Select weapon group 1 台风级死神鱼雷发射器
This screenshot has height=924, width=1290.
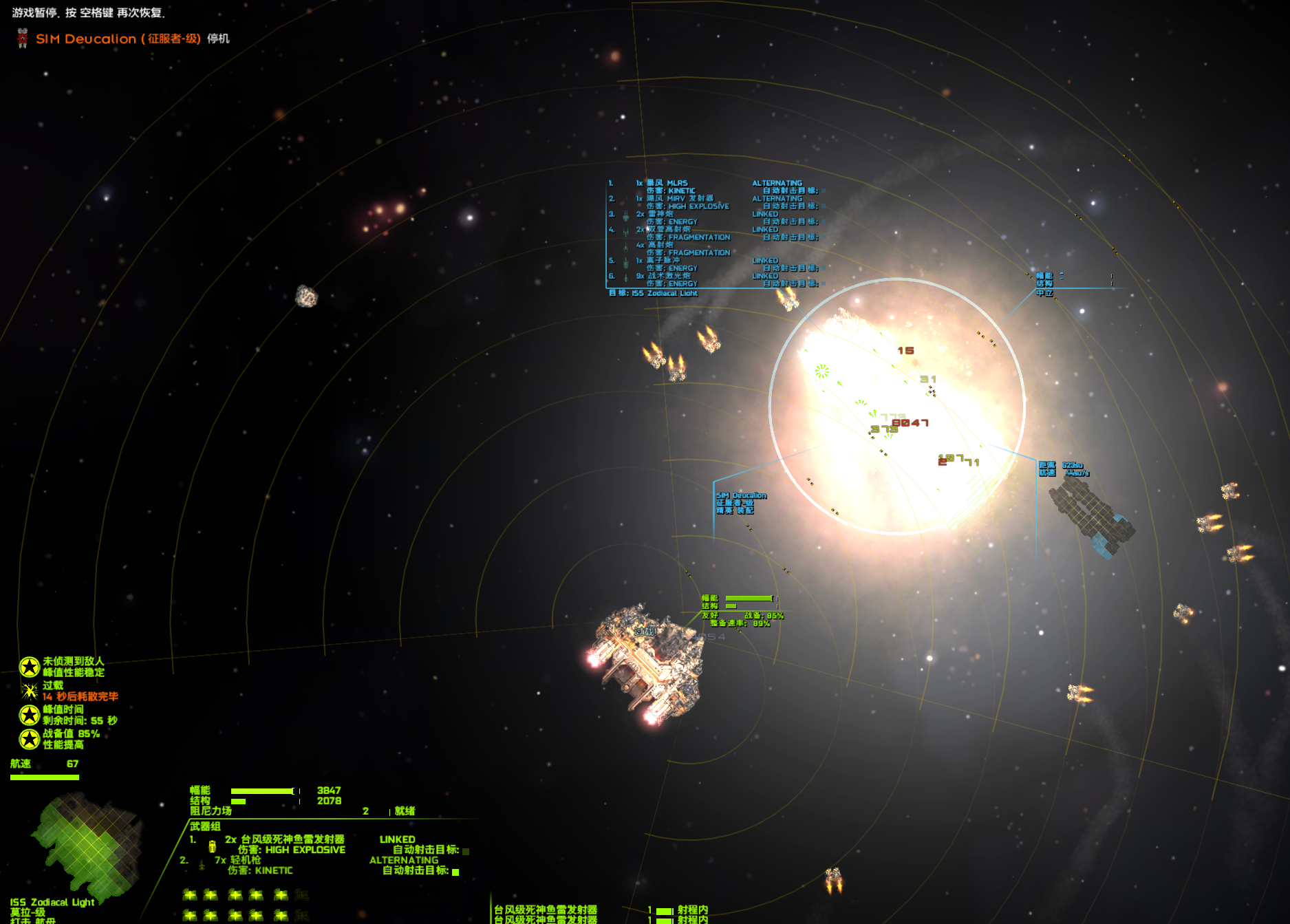click(x=292, y=839)
